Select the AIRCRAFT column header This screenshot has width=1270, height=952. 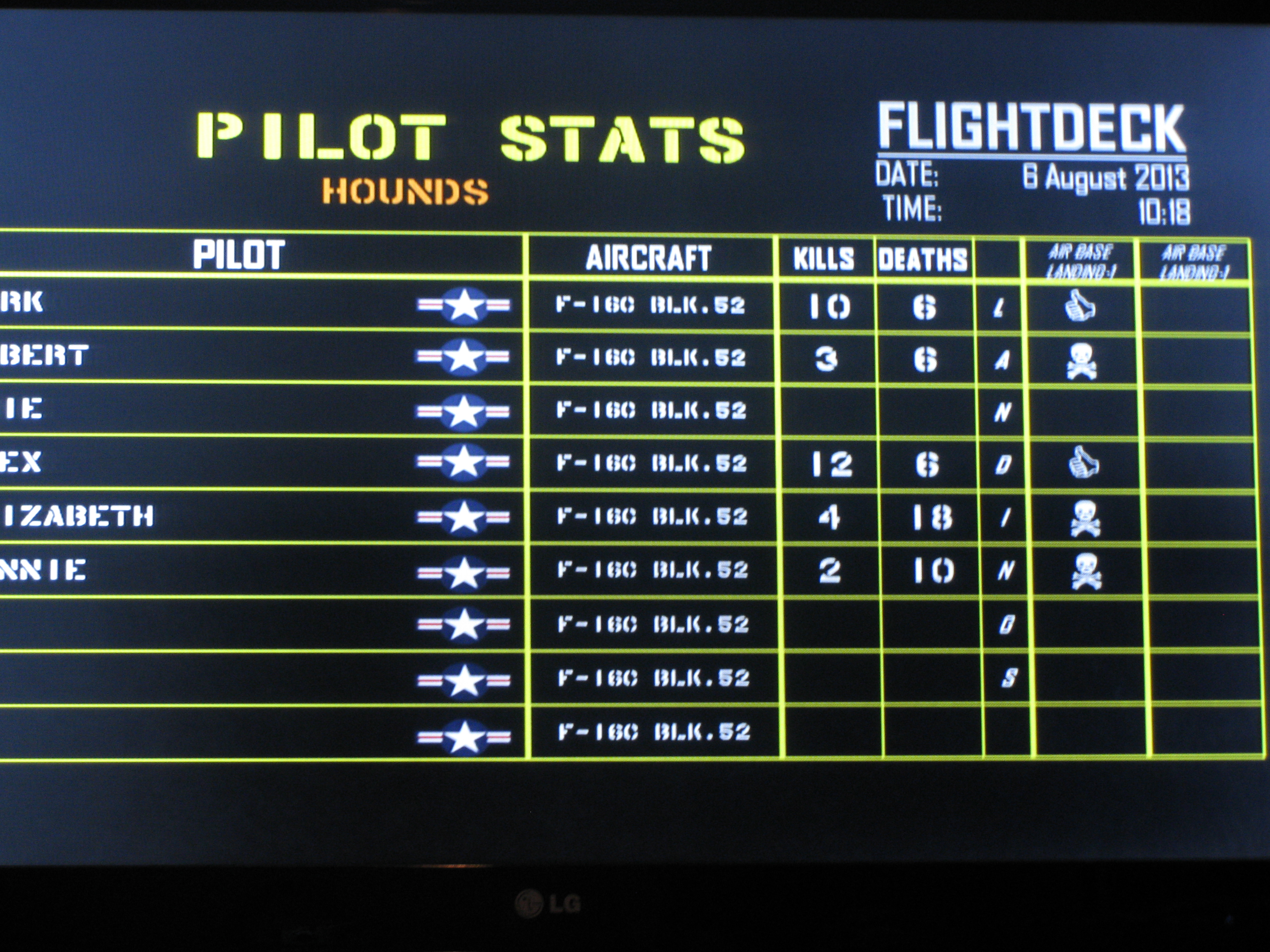pos(649,257)
